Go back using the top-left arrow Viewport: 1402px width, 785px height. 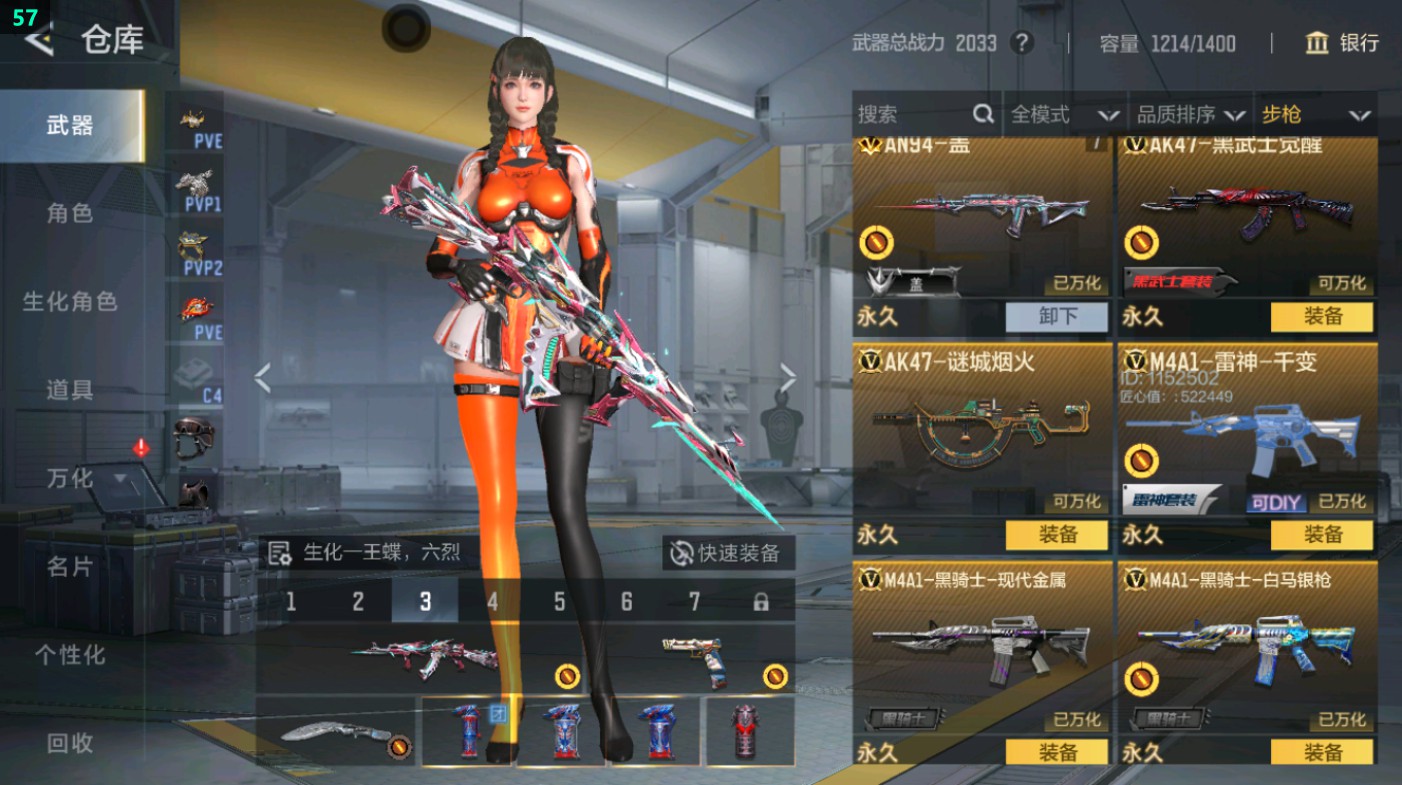(38, 40)
